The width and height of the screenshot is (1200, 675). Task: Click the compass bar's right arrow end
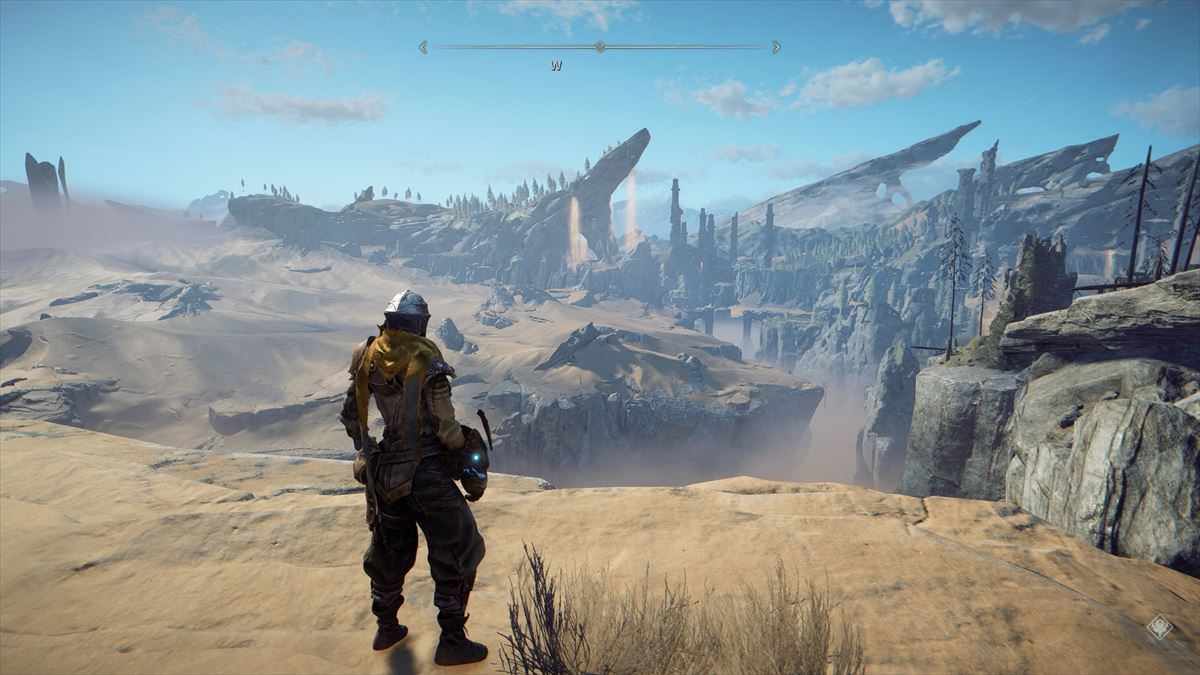pyautogui.click(x=777, y=47)
